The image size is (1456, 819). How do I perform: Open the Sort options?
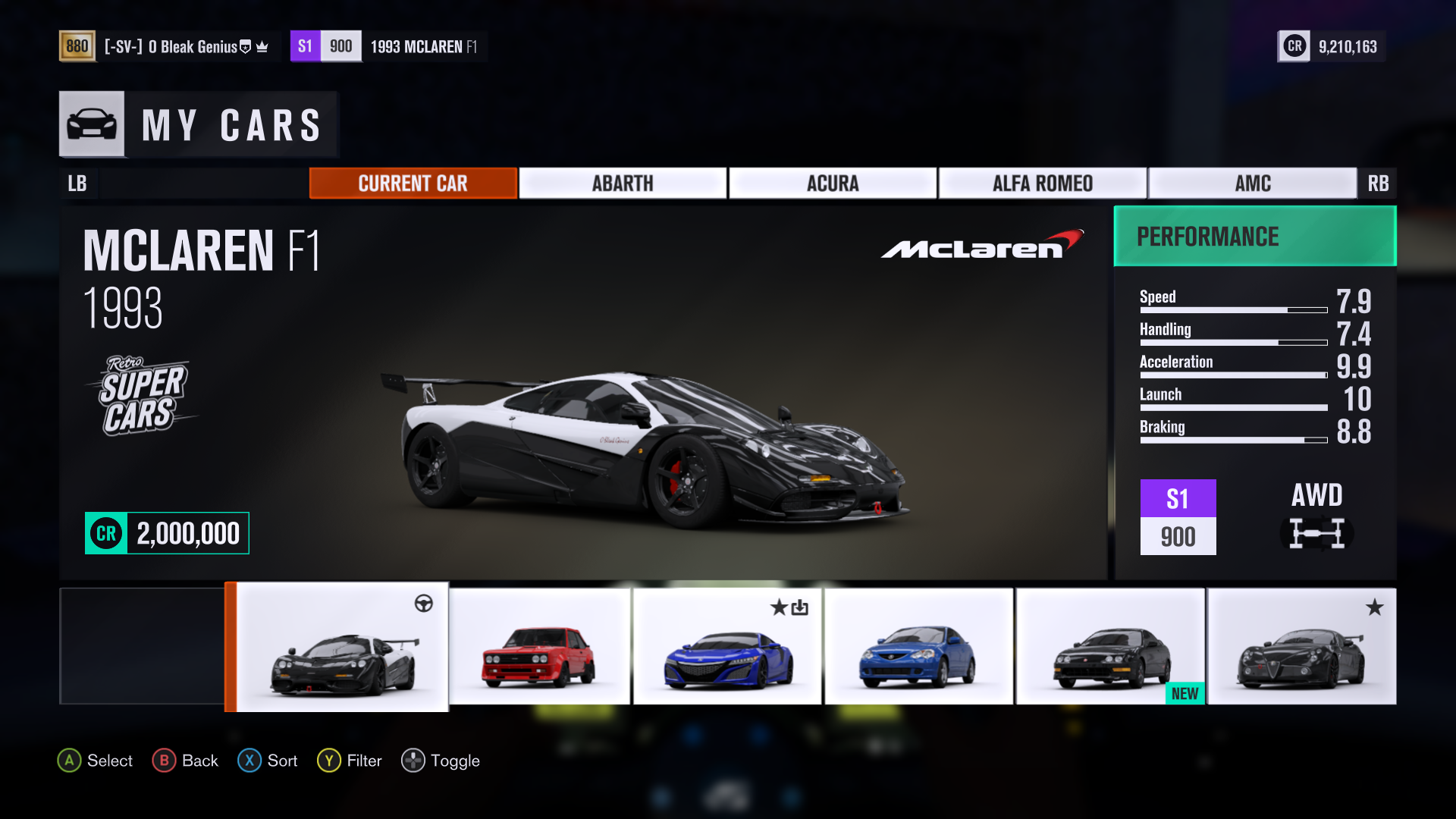[x=268, y=761]
